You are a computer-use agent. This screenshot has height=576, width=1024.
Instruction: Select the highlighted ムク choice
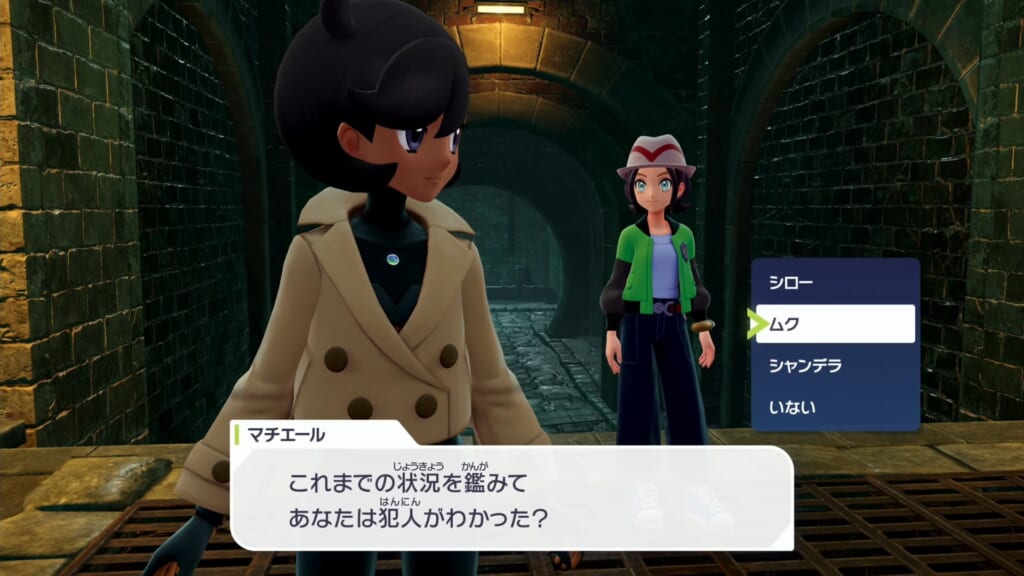coord(834,324)
